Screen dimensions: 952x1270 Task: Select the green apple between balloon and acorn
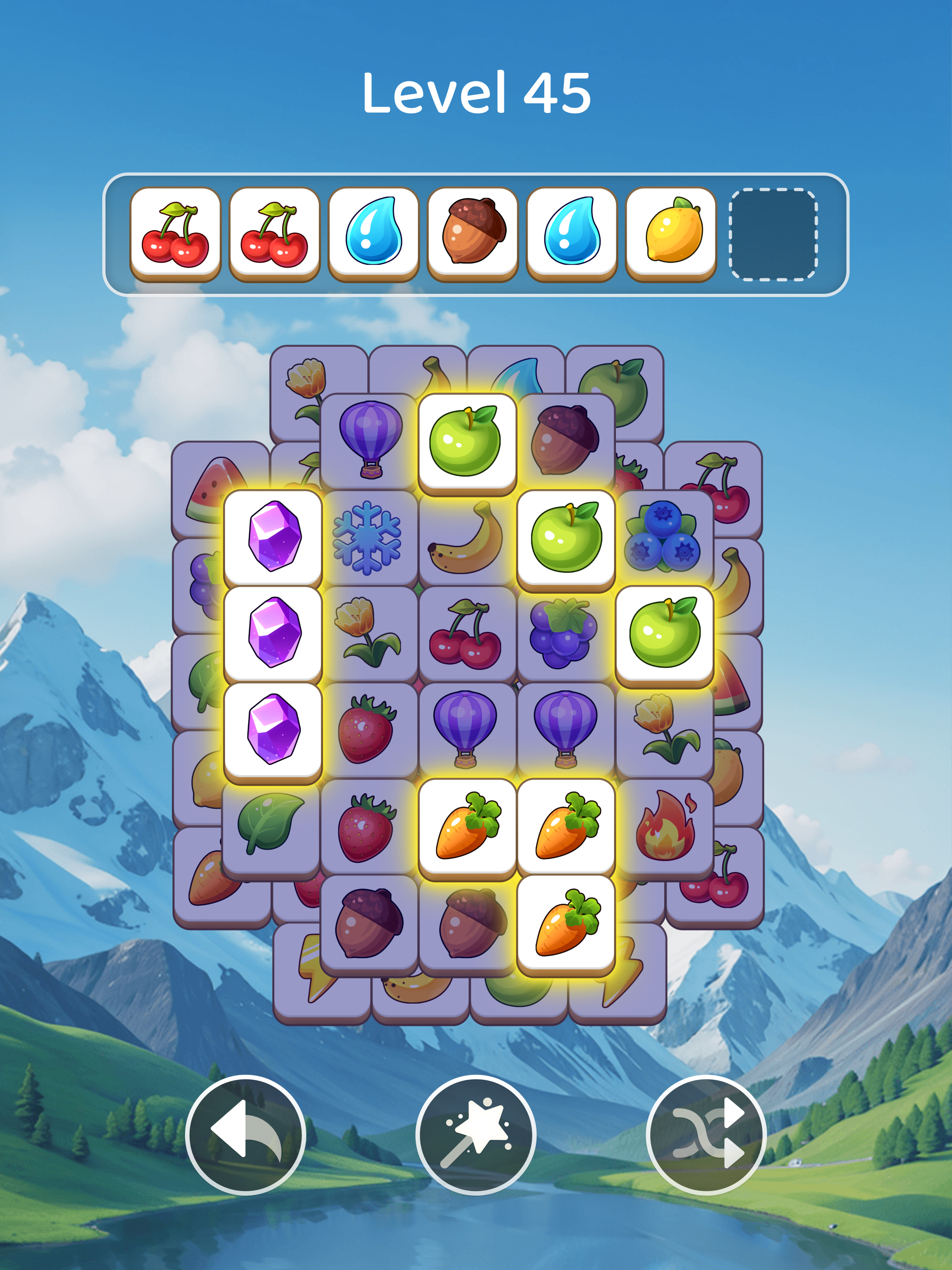click(x=467, y=441)
